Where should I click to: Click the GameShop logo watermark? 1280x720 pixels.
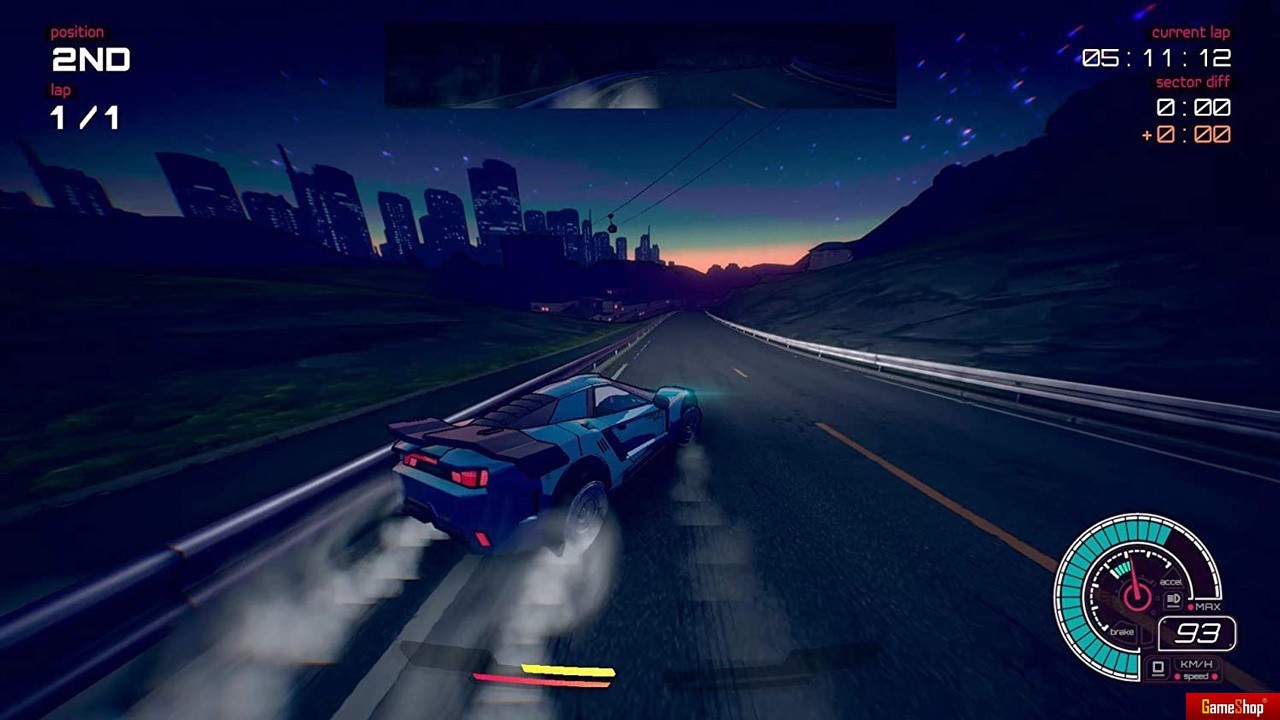pyautogui.click(x=1232, y=707)
